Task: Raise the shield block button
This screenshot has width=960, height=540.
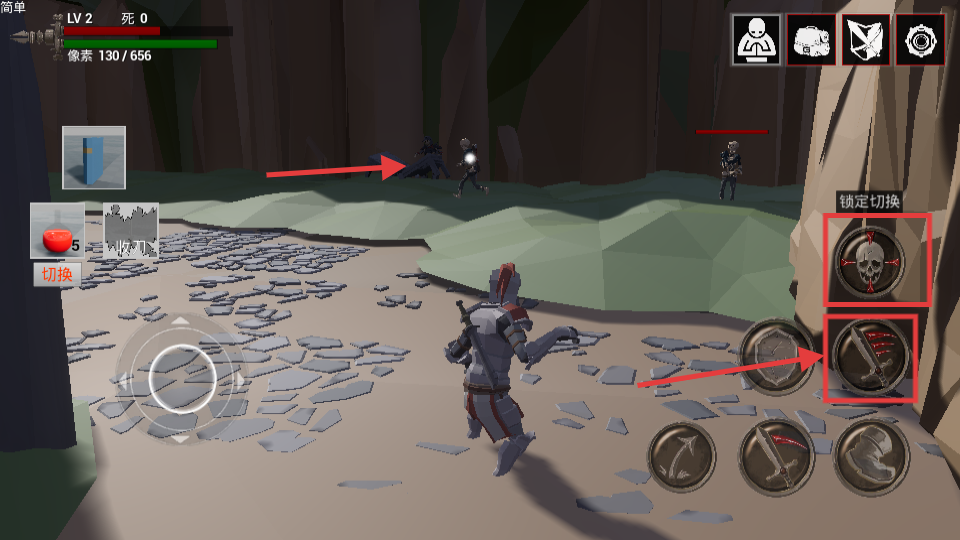Action: pyautogui.click(x=777, y=357)
